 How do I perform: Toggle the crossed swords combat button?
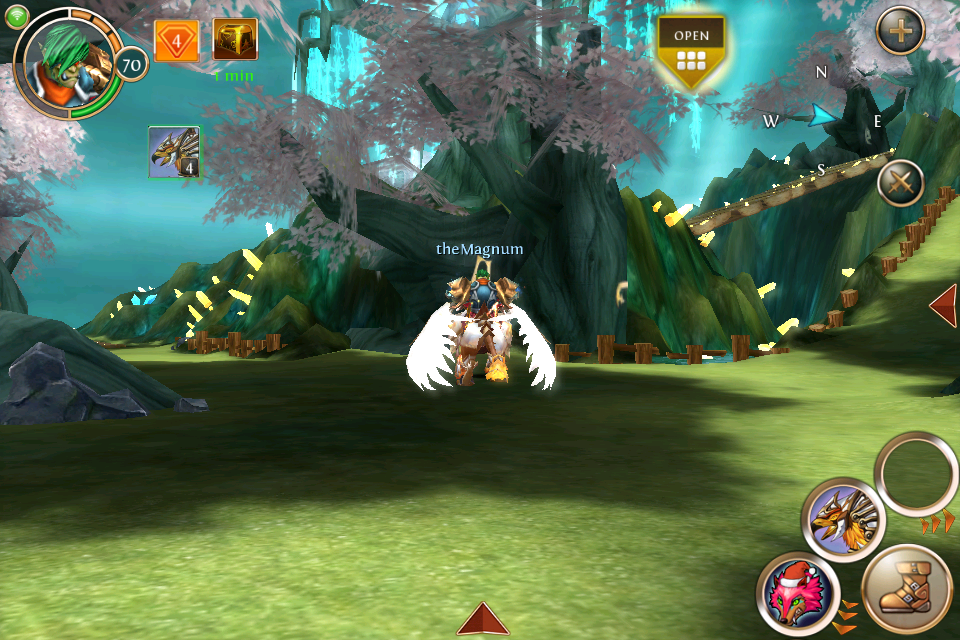click(900, 184)
